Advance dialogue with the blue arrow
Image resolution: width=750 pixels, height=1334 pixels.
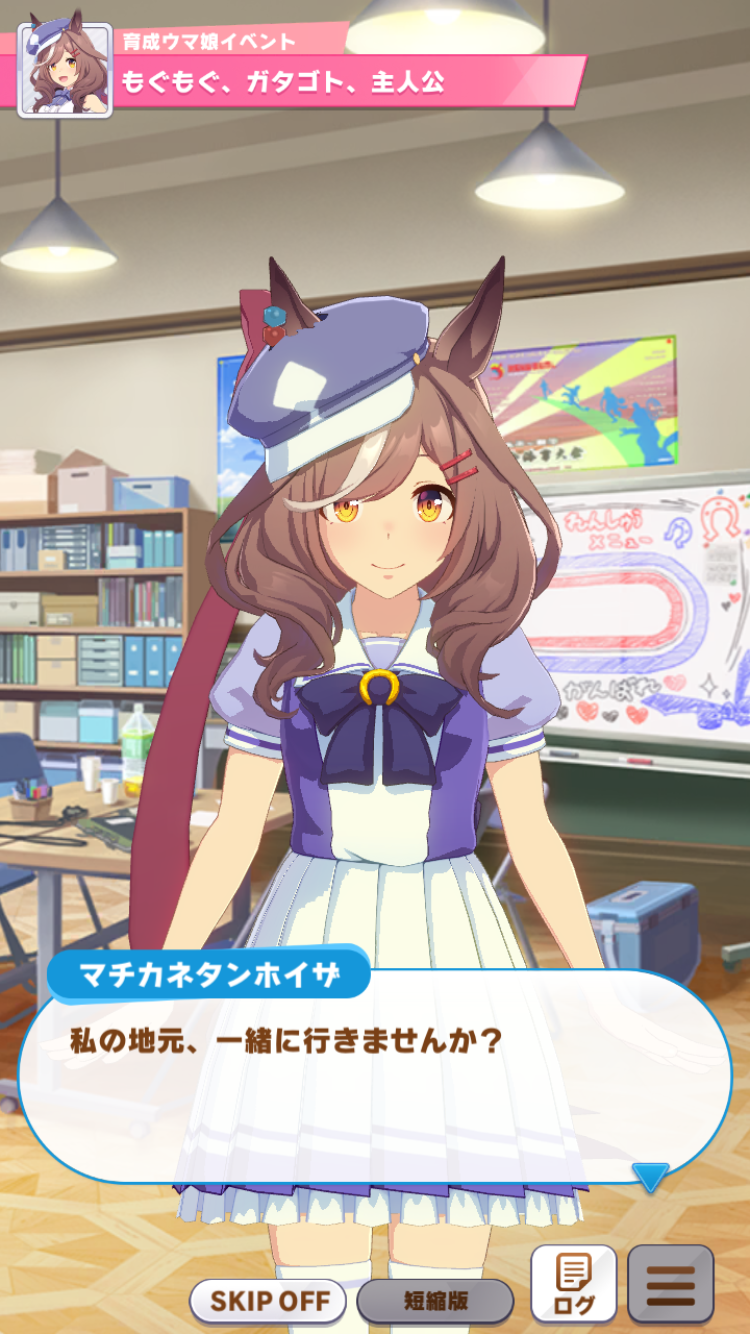[650, 1177]
